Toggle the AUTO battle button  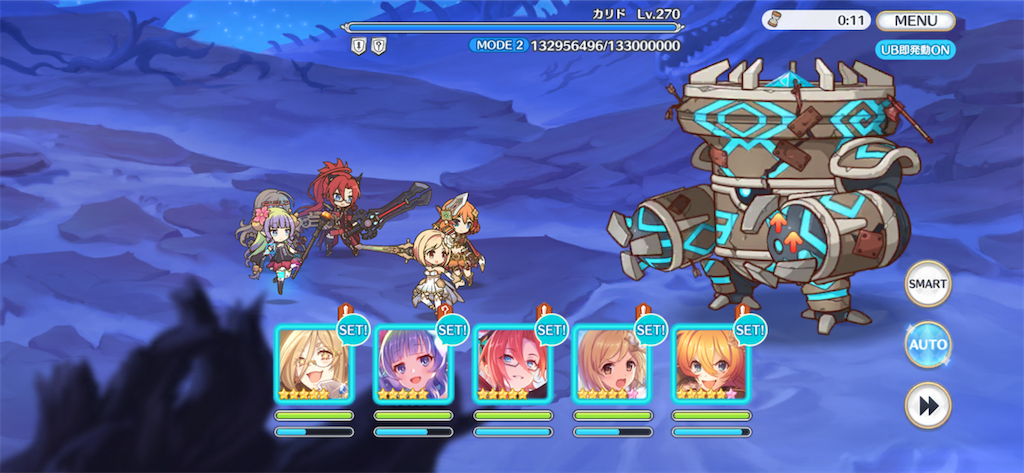(x=927, y=345)
